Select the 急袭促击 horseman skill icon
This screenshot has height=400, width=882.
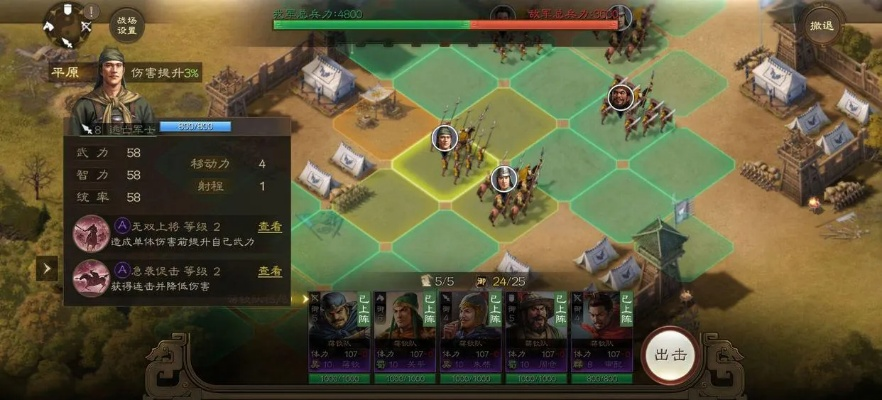(92, 277)
